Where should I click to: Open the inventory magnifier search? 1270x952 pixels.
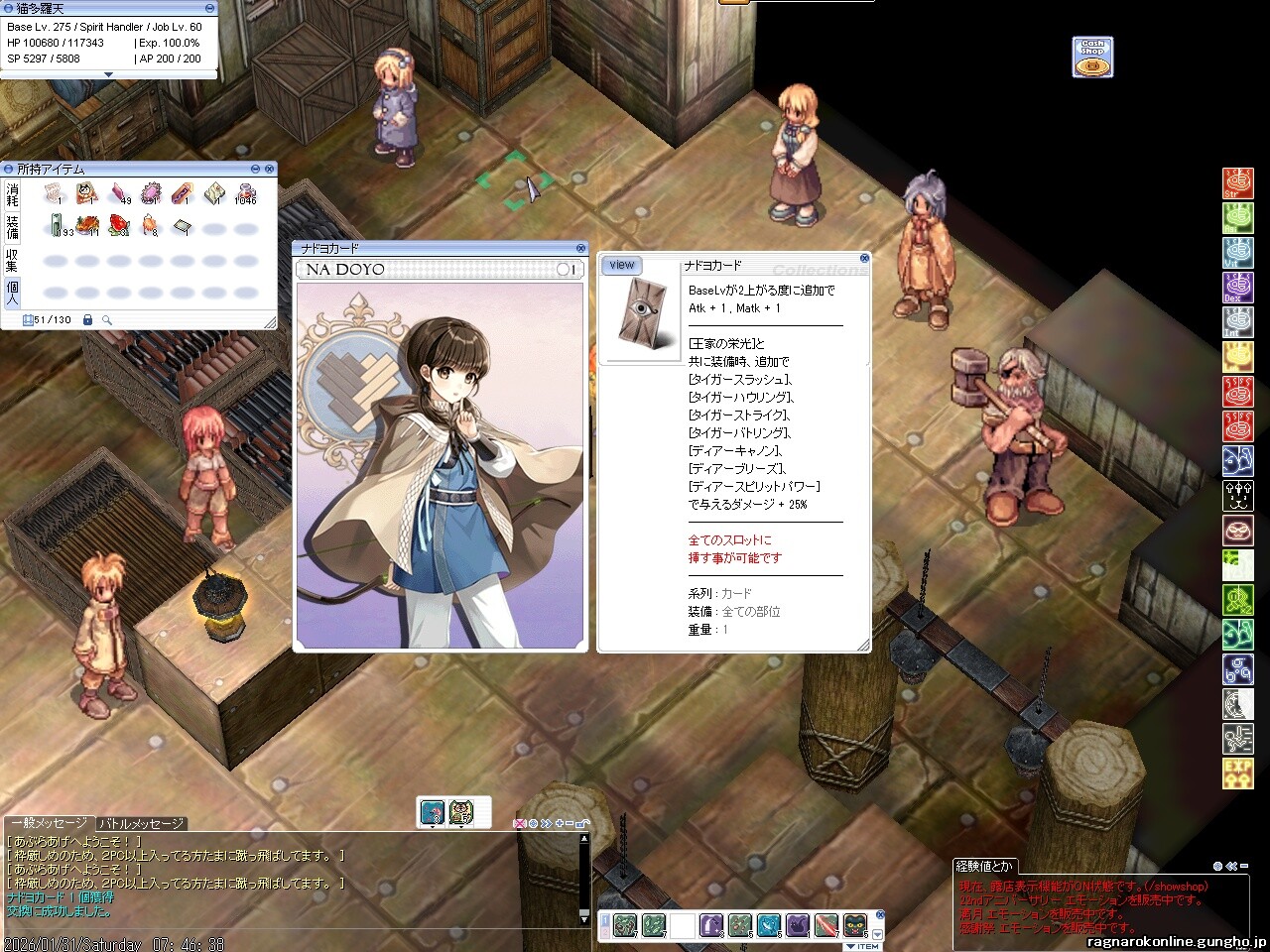tap(106, 320)
